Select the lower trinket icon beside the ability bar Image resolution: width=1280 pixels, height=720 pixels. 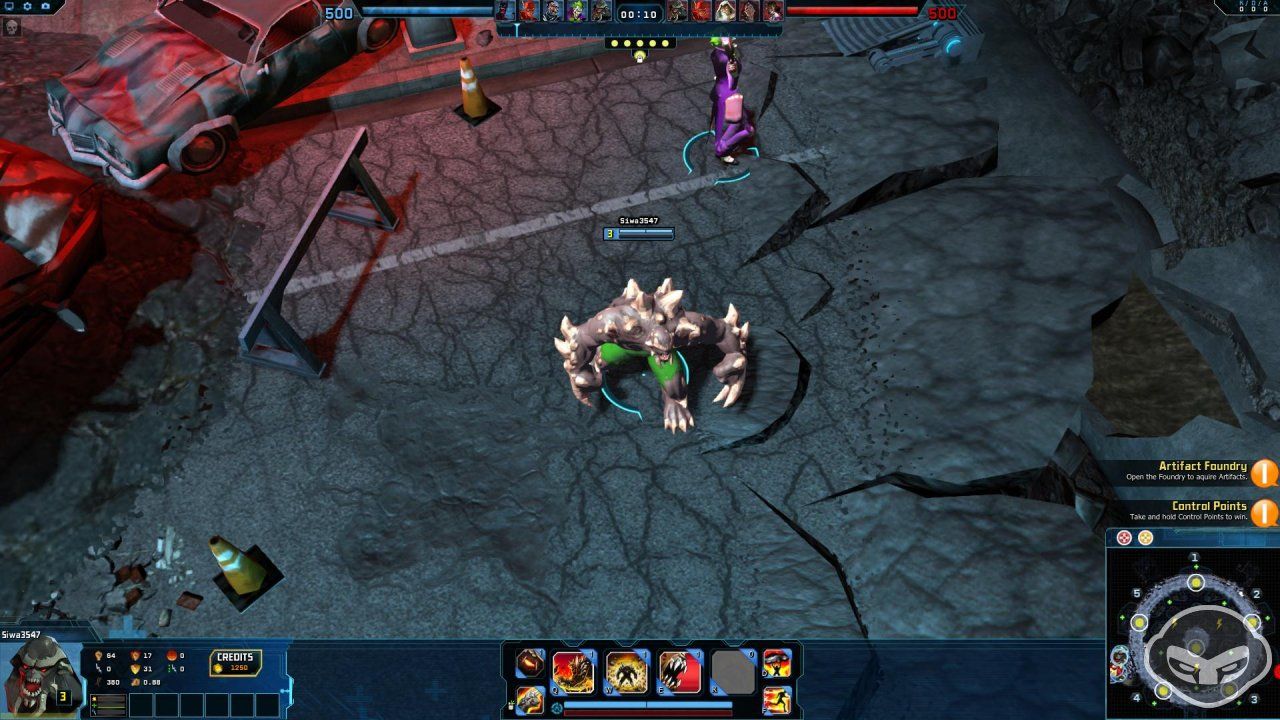click(529, 700)
